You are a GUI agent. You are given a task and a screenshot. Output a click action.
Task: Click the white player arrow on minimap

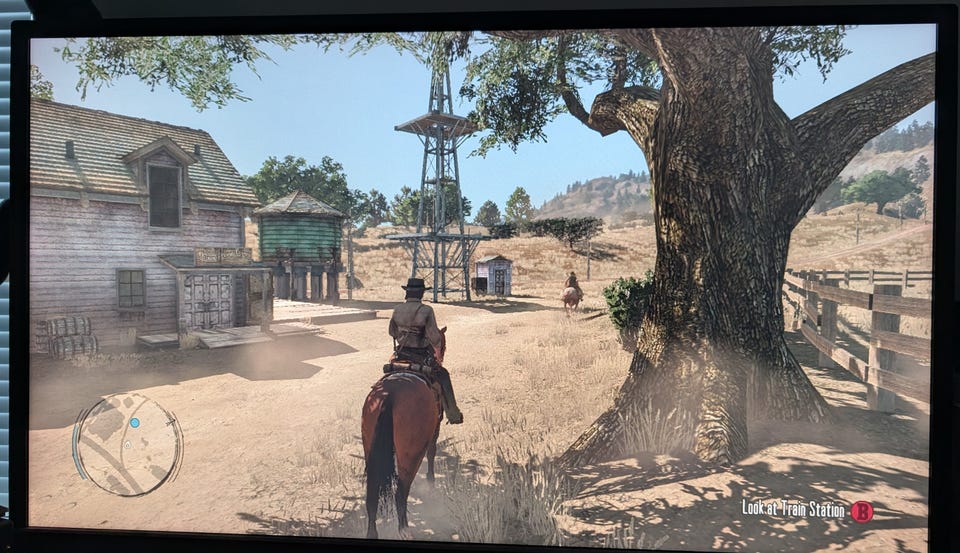(x=128, y=444)
